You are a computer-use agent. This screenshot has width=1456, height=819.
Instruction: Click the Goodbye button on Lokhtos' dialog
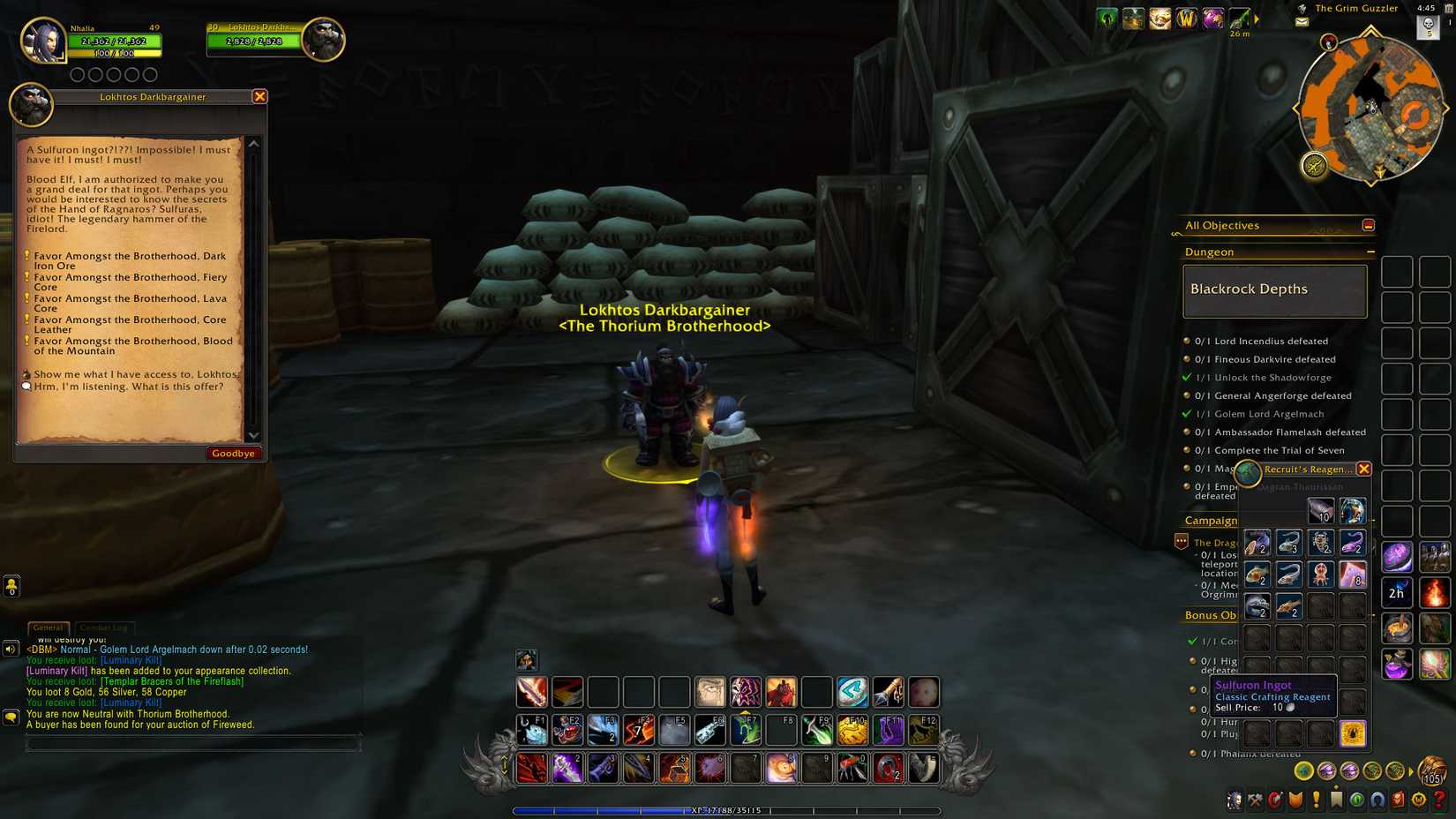233,453
